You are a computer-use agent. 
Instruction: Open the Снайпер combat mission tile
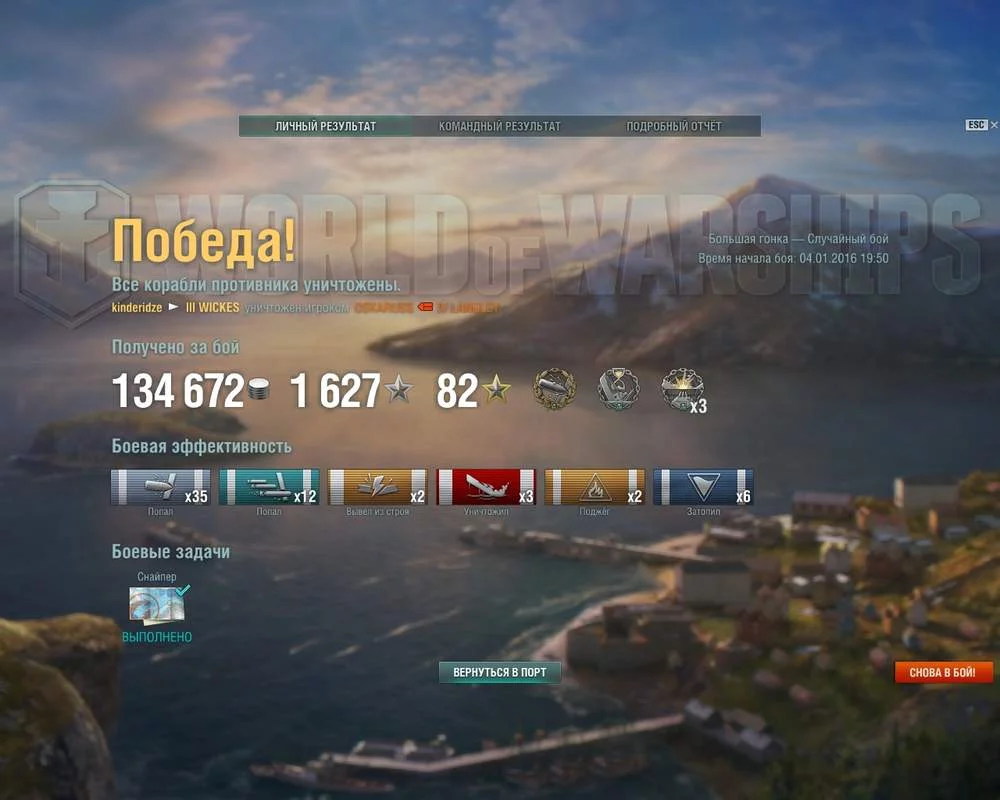tap(158, 605)
